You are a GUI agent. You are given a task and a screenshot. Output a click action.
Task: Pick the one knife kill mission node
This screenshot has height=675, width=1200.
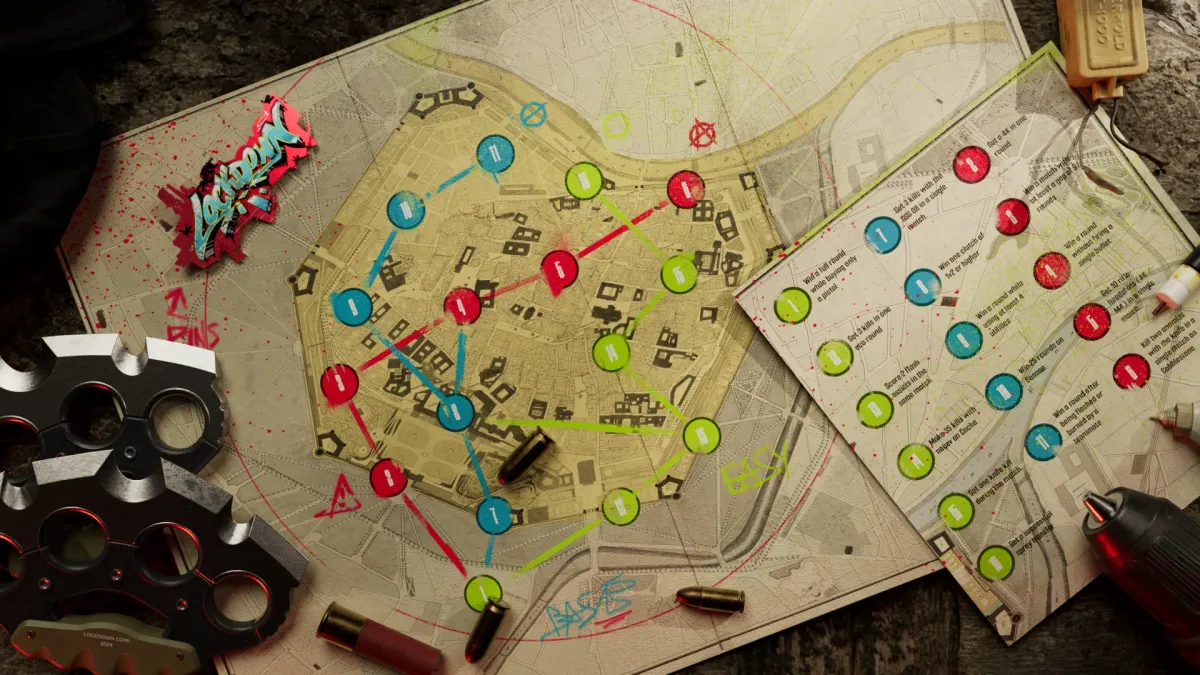(956, 511)
